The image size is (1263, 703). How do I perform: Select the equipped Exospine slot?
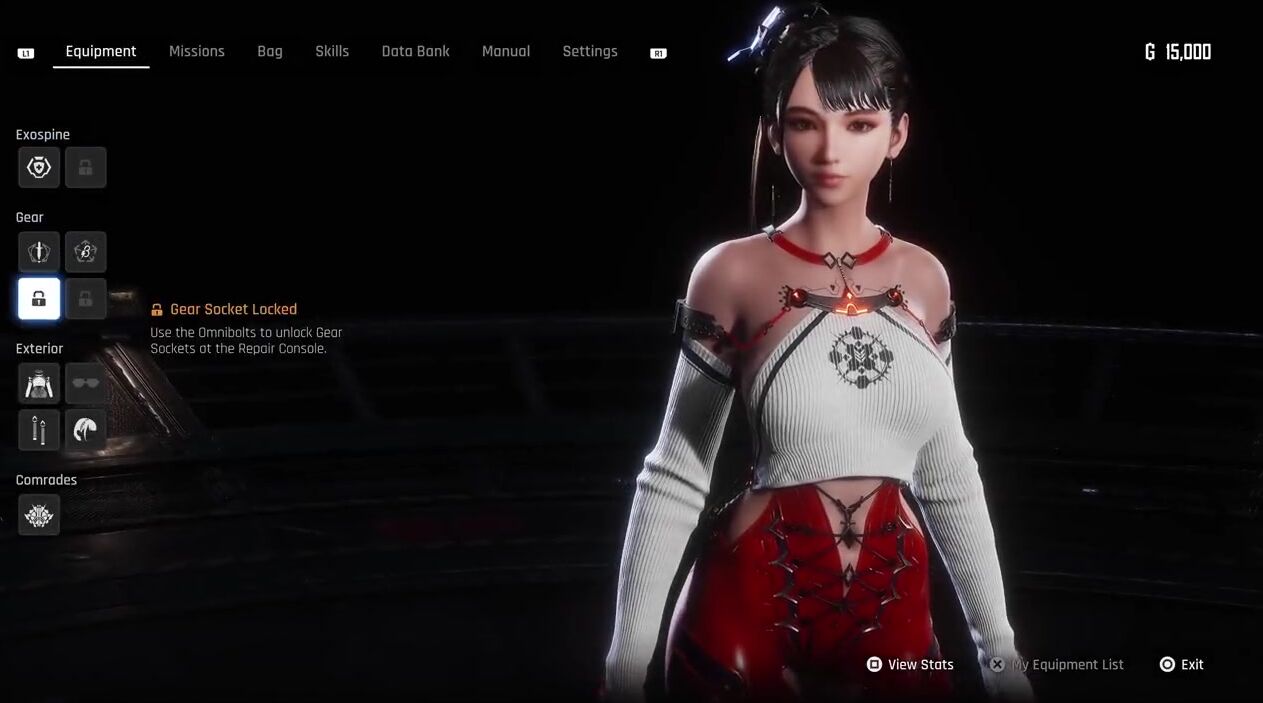[x=39, y=168]
